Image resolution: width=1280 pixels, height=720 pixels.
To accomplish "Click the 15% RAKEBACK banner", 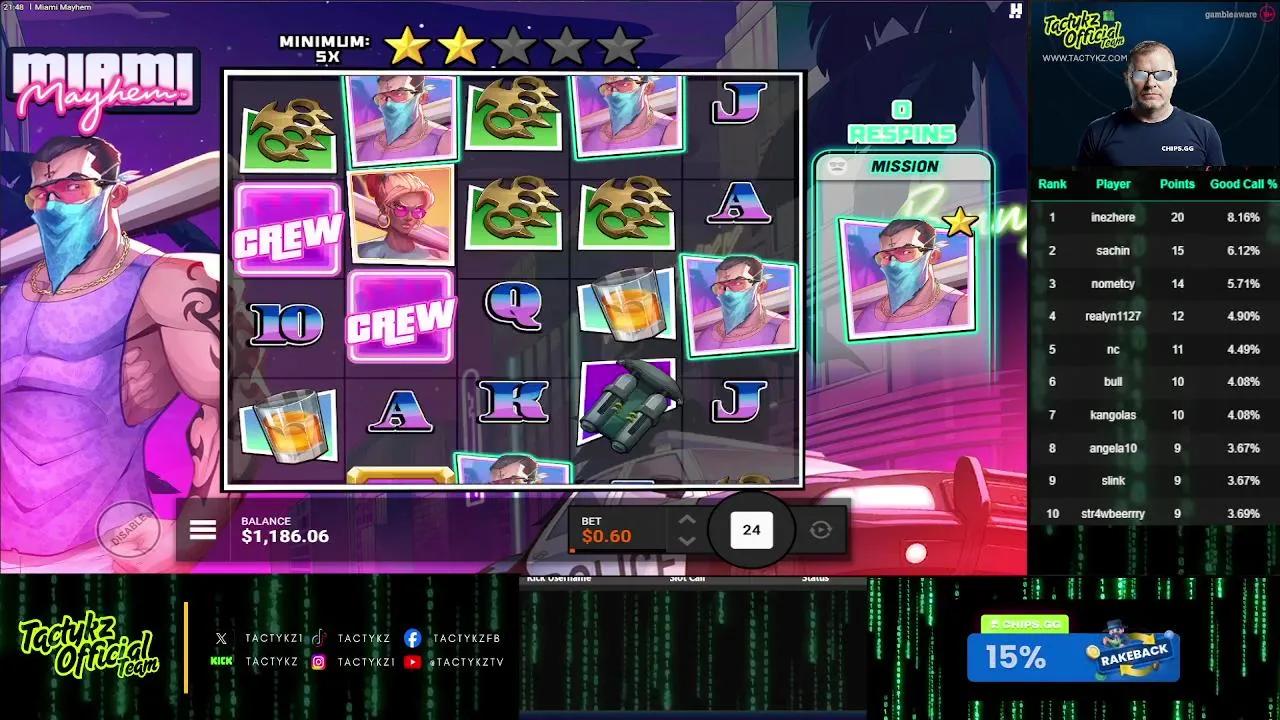I will click(x=1072, y=655).
